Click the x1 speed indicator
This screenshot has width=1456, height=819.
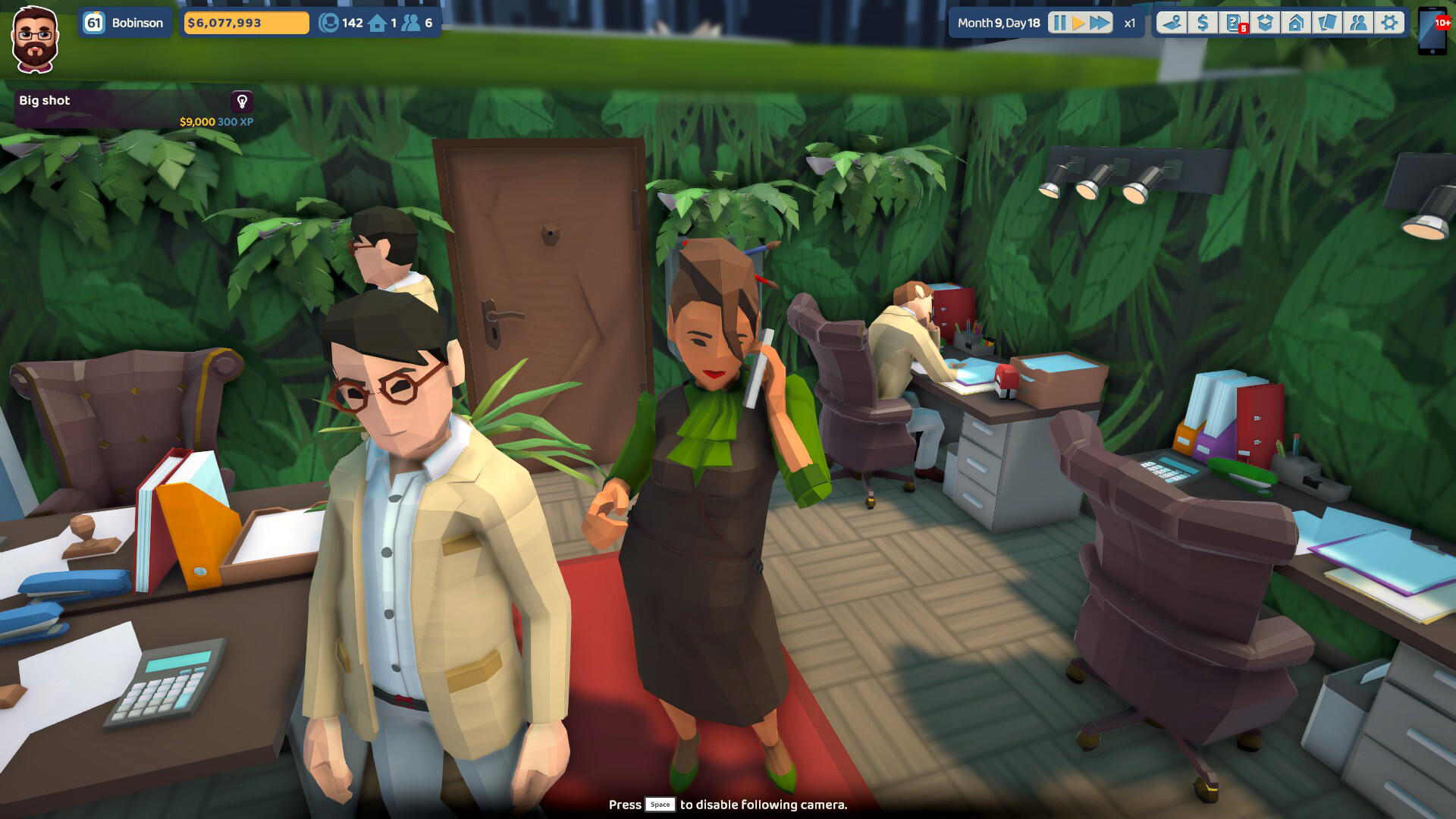[1128, 23]
